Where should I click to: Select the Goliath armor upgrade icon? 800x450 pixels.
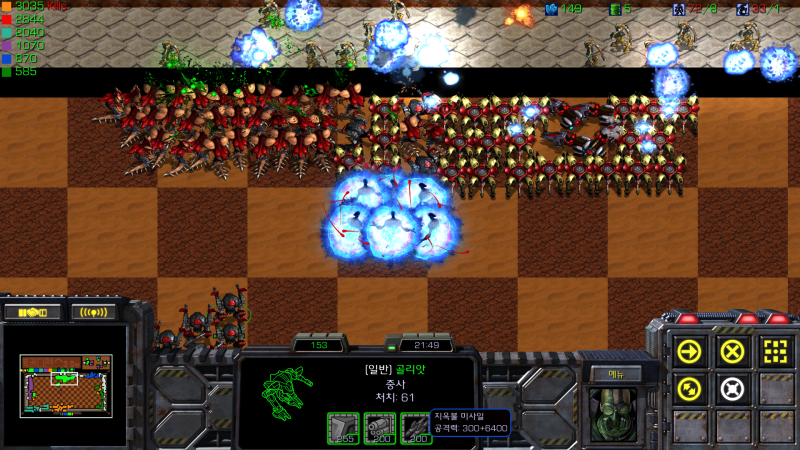[x=343, y=427]
